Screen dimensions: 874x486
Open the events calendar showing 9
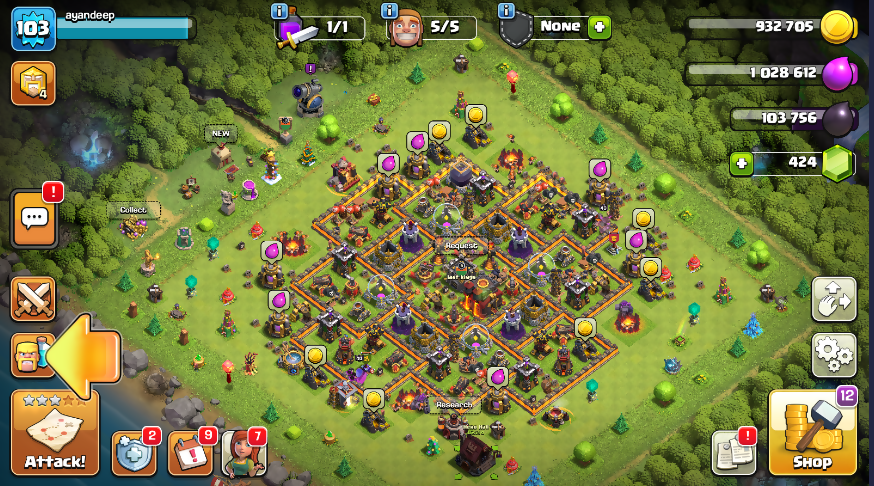189,454
